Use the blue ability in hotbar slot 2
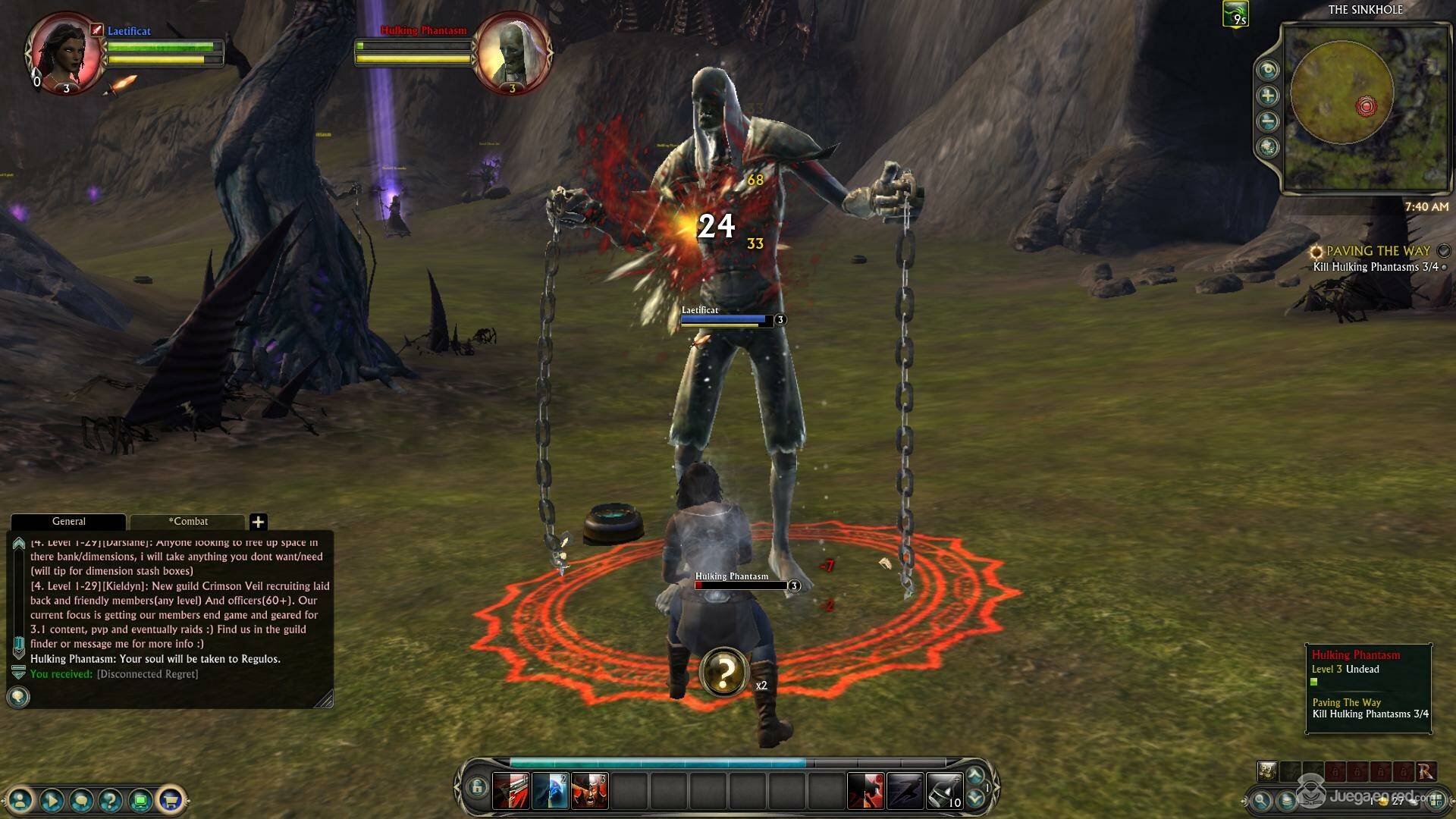The width and height of the screenshot is (1456, 819). 550,790
